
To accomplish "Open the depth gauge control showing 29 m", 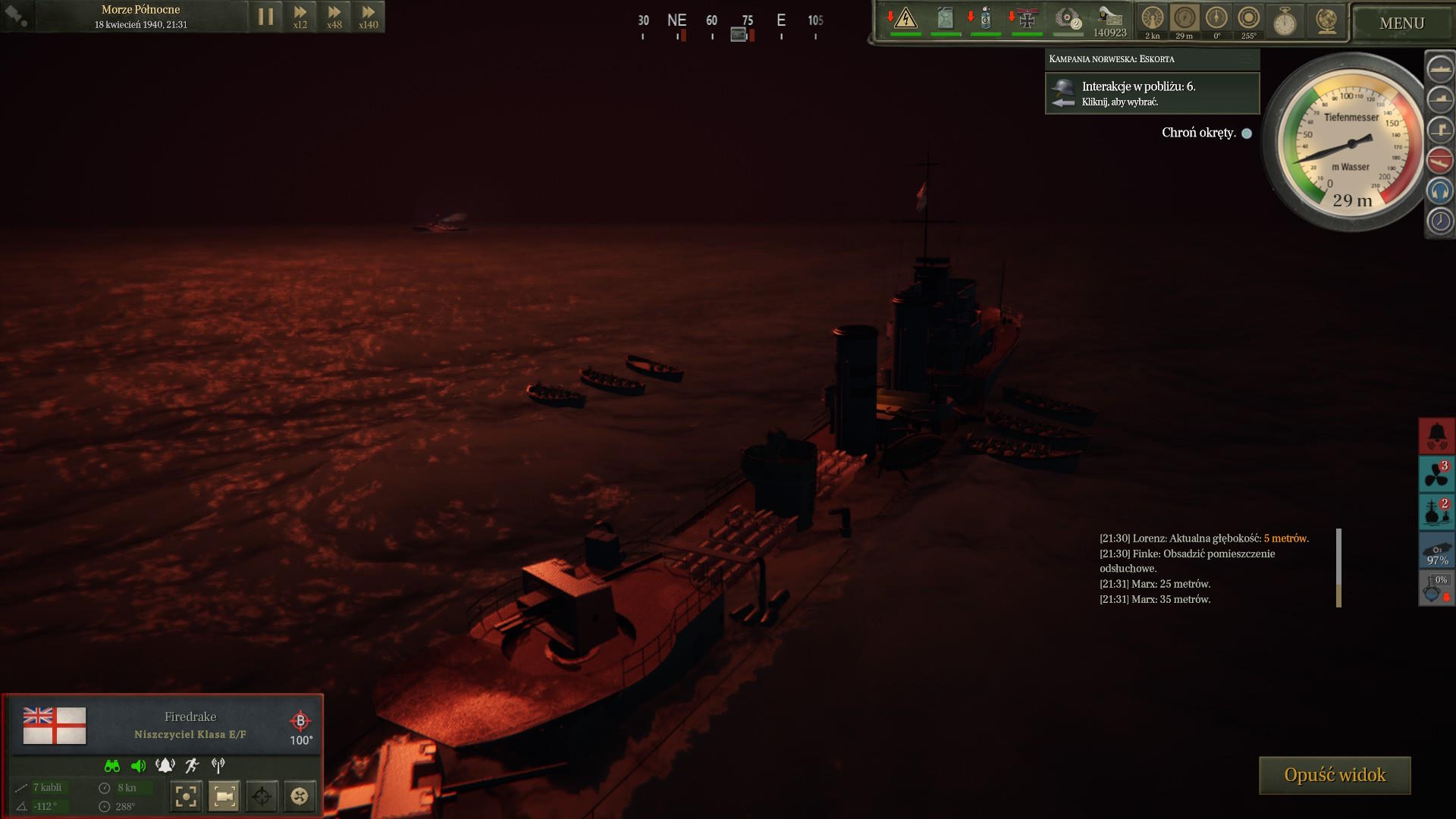I will click(x=1185, y=19).
